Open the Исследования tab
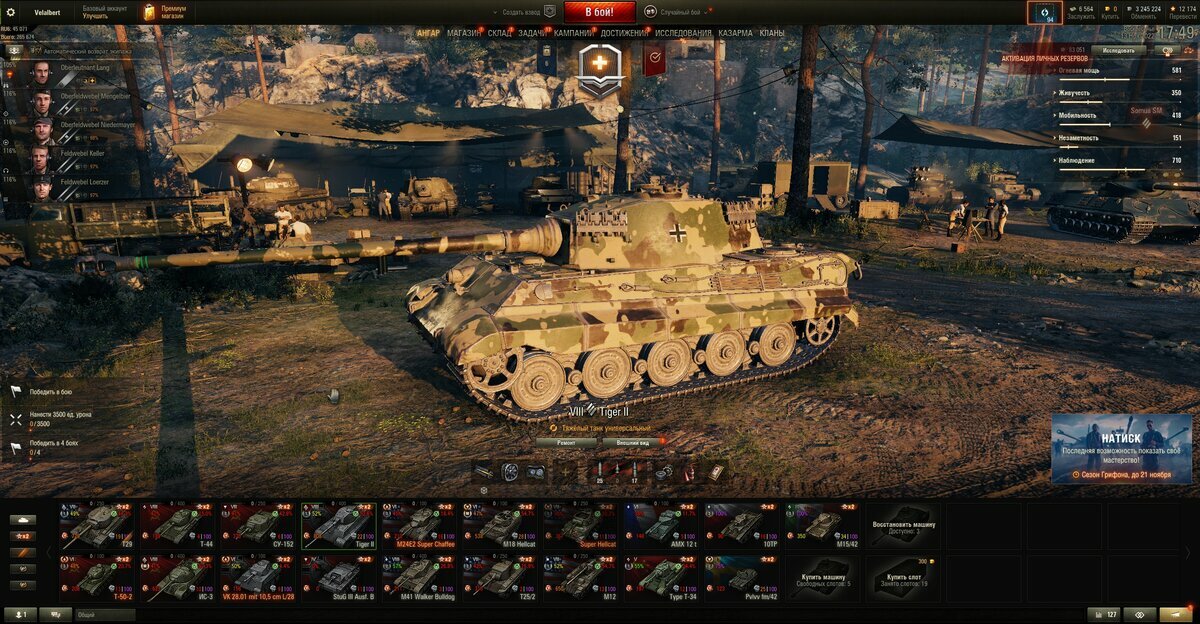 (x=684, y=33)
